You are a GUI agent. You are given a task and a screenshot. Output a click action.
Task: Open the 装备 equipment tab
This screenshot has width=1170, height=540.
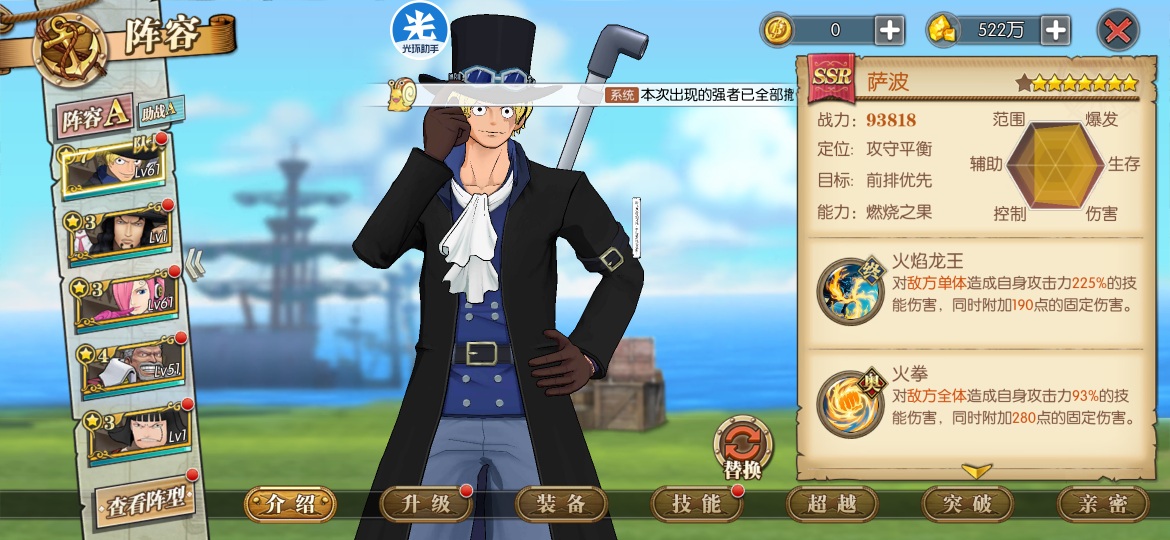point(561,503)
